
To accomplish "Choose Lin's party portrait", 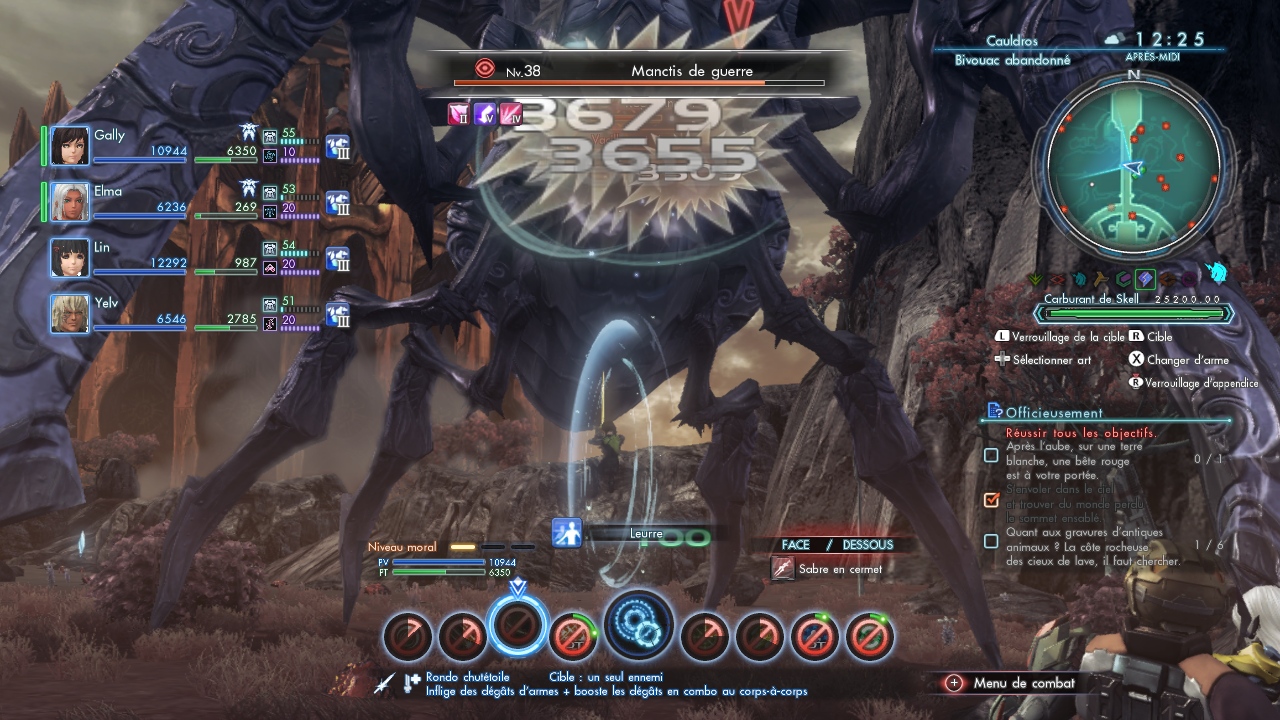I will tap(70, 258).
